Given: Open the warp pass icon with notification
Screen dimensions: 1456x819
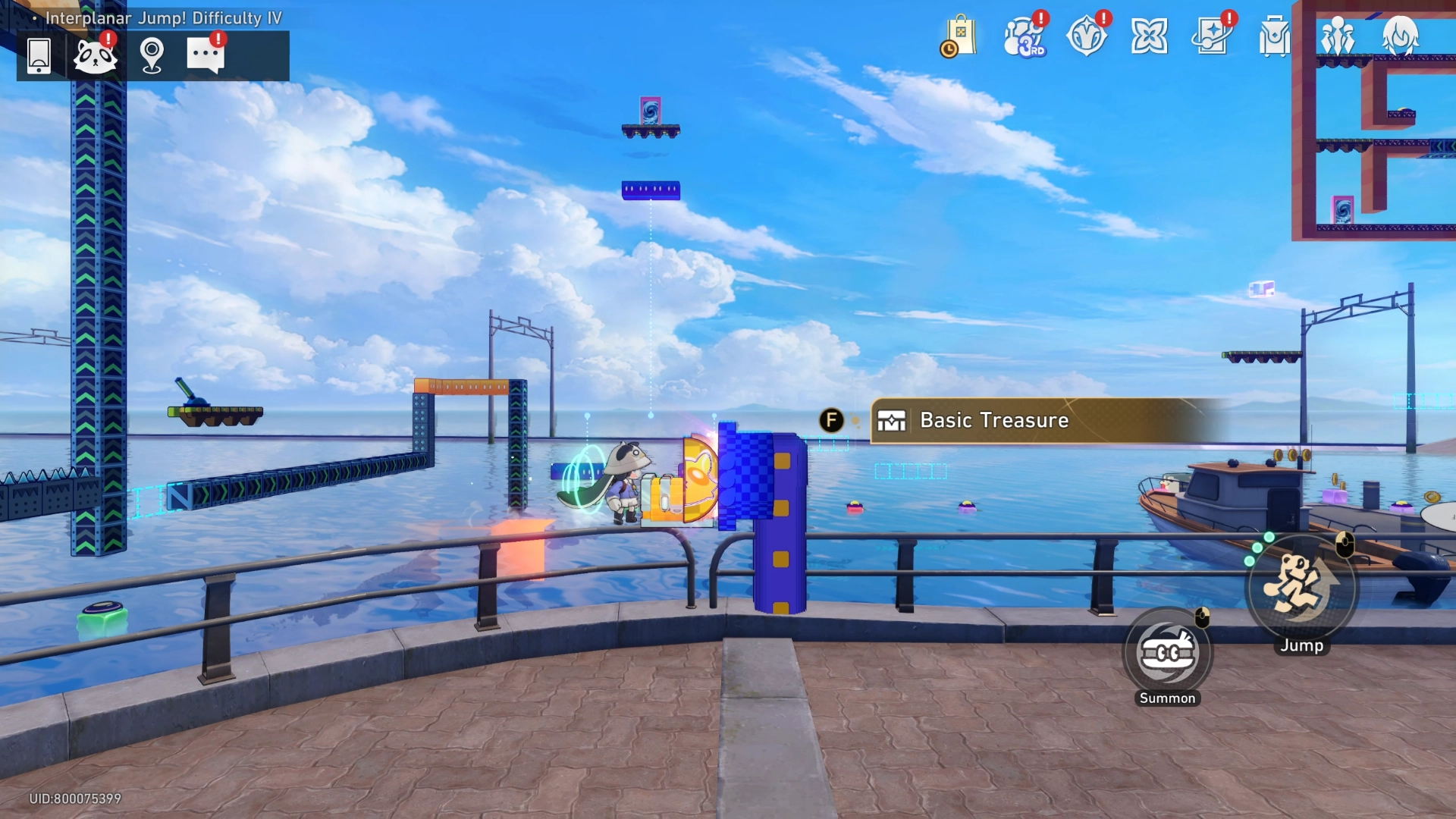Looking at the screenshot, I should coord(1212,34).
